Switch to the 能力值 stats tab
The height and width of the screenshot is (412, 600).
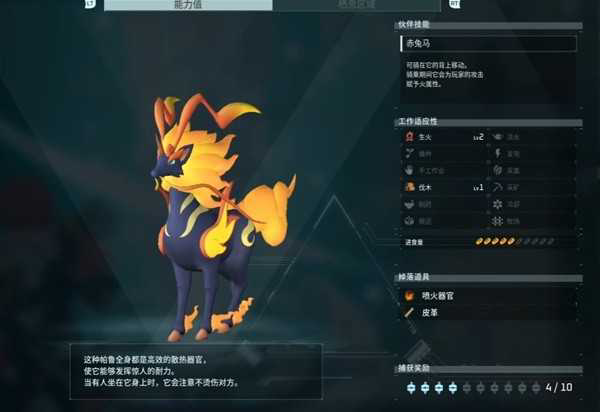pos(188,5)
